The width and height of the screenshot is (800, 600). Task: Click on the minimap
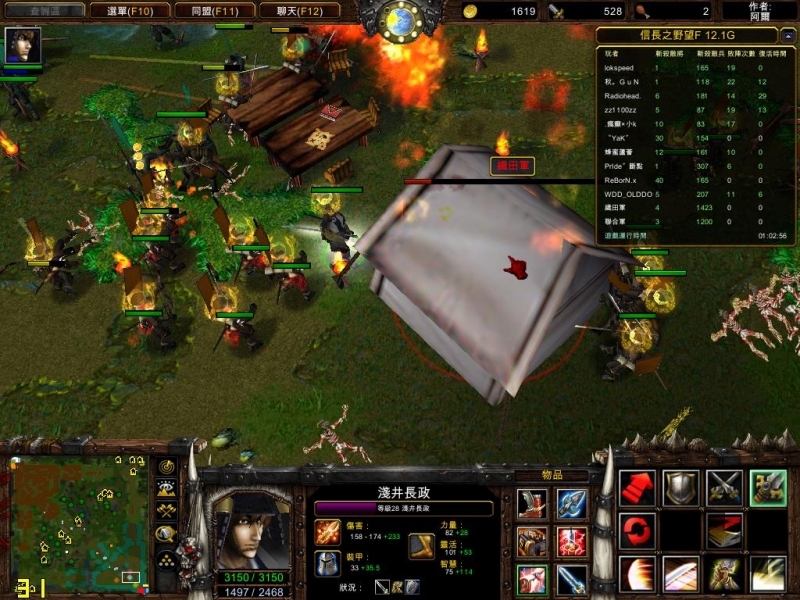(x=78, y=520)
